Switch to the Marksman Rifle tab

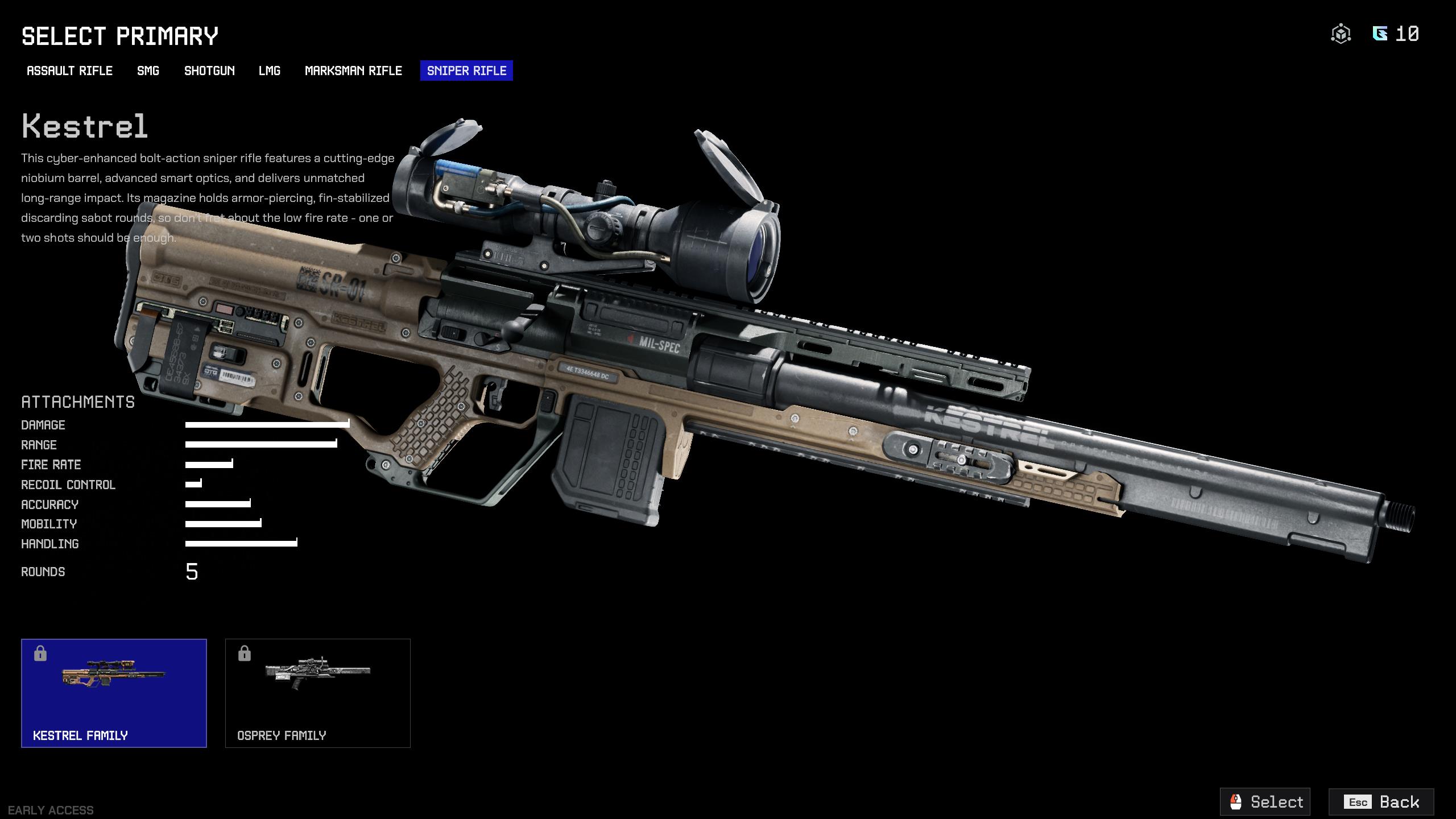353,71
